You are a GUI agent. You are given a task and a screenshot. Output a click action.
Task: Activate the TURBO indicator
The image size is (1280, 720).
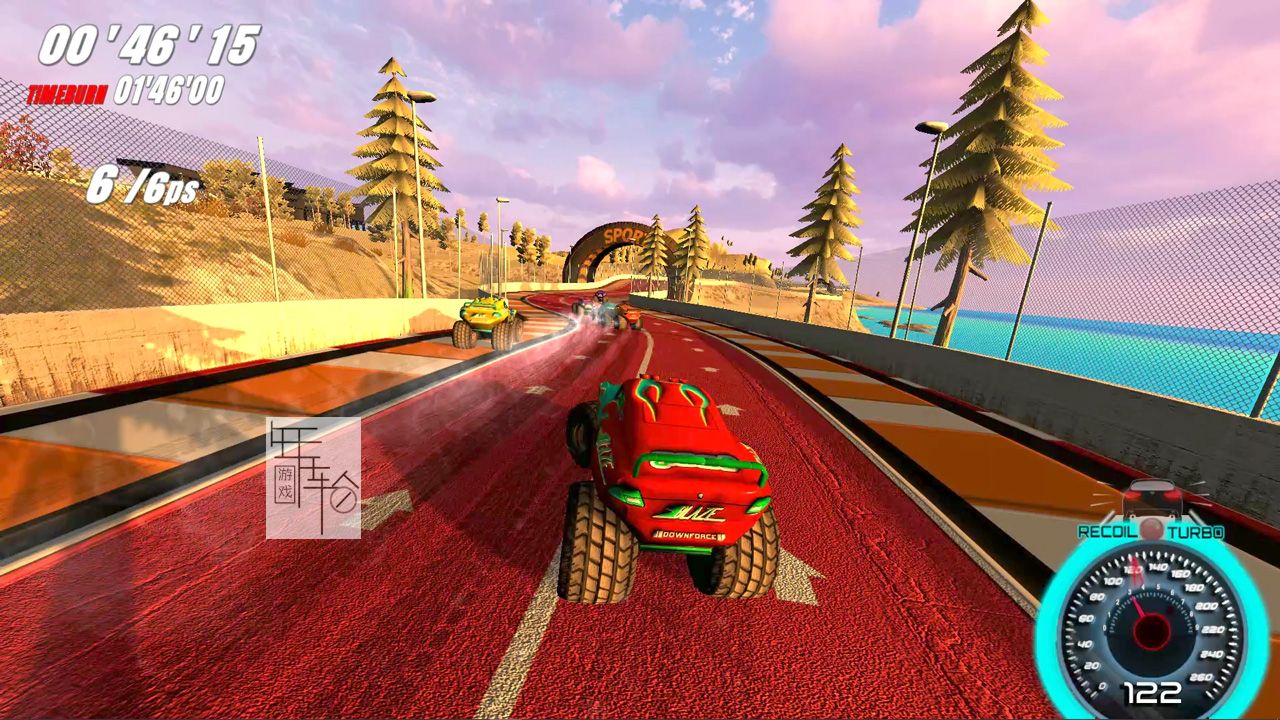point(1195,533)
